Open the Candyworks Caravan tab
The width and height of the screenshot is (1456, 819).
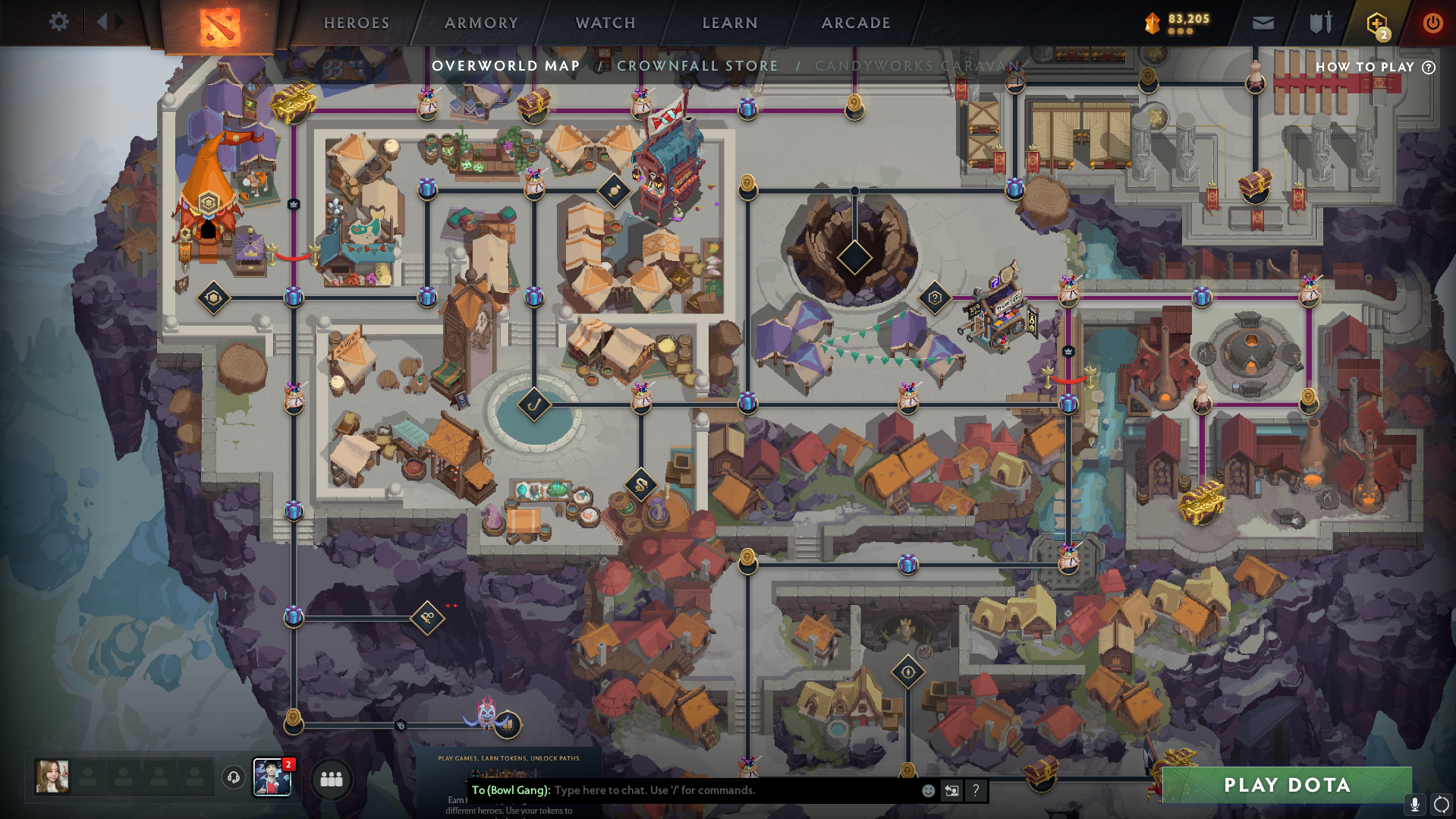918,66
